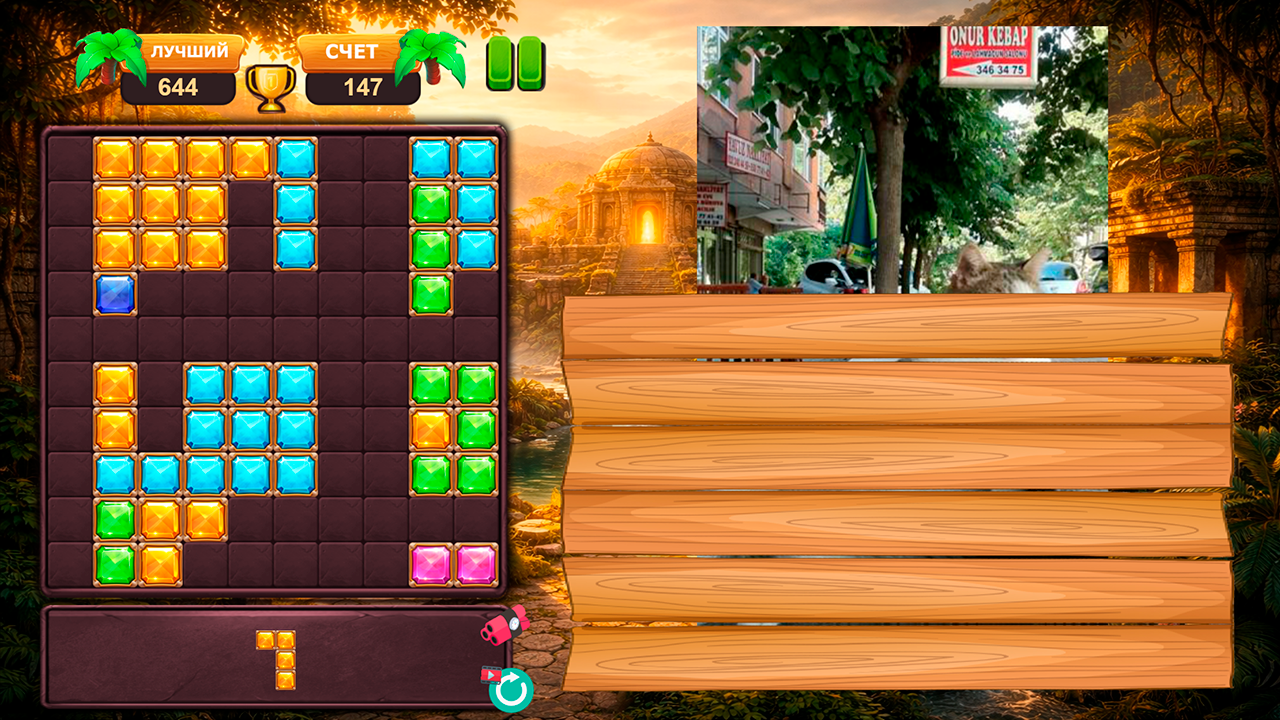Activate the dynamite bomb booster
Image resolution: width=1280 pixels, height=720 pixels.
coord(500,628)
